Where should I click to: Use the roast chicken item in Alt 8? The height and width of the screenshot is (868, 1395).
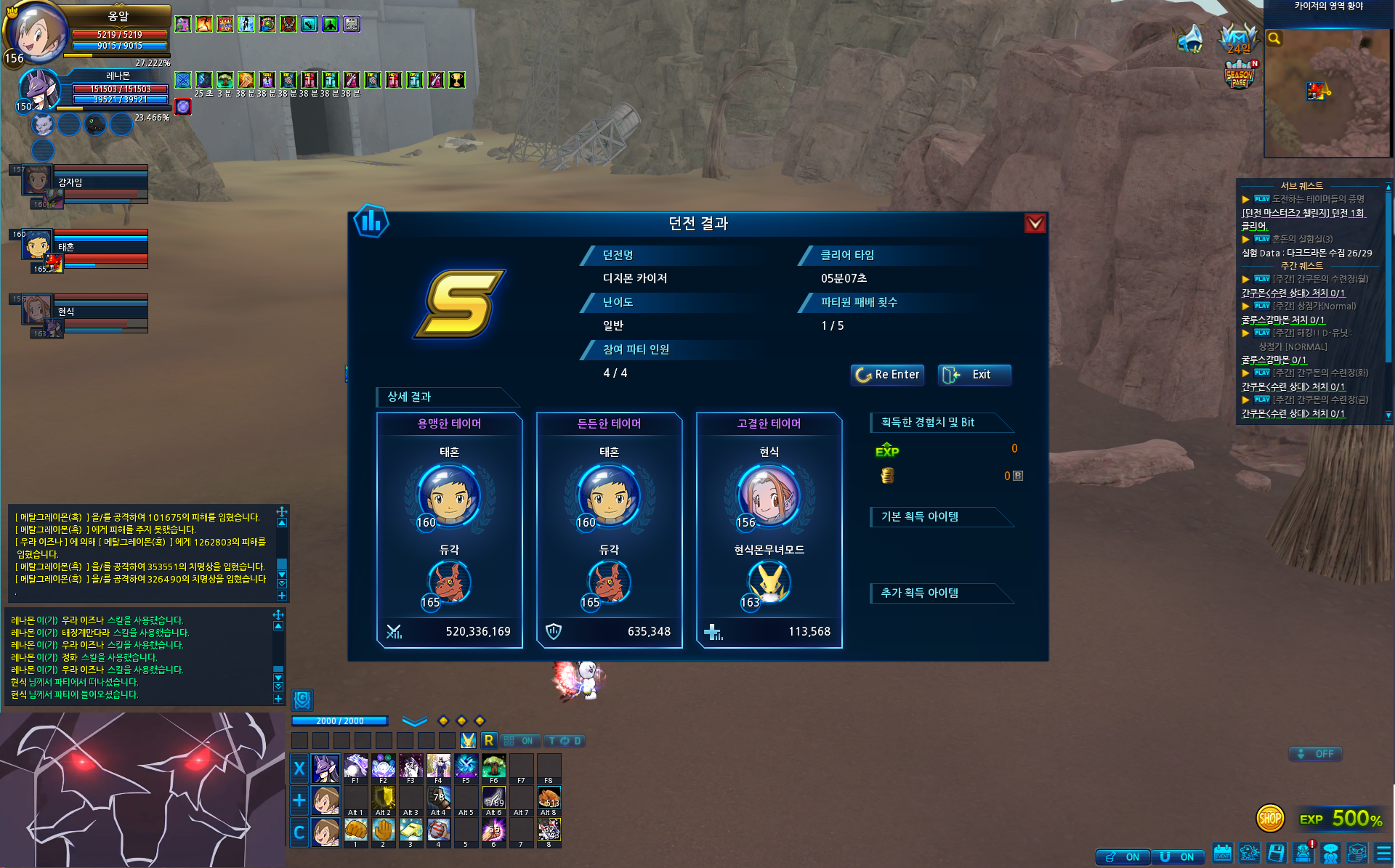(549, 798)
